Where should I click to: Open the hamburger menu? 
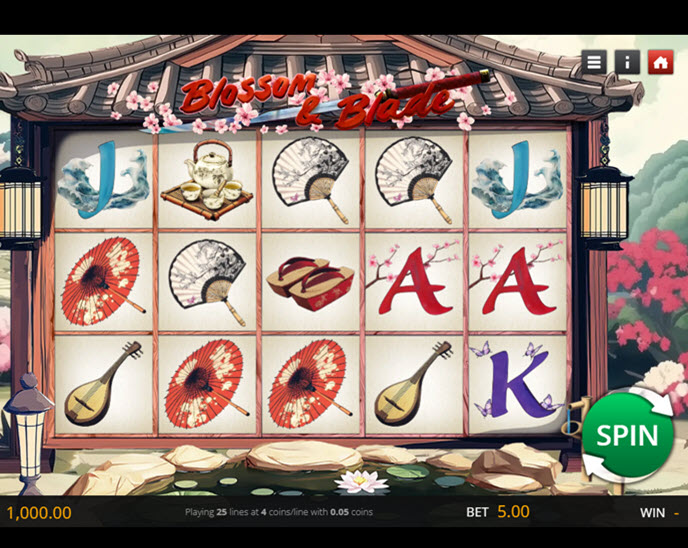[x=595, y=62]
